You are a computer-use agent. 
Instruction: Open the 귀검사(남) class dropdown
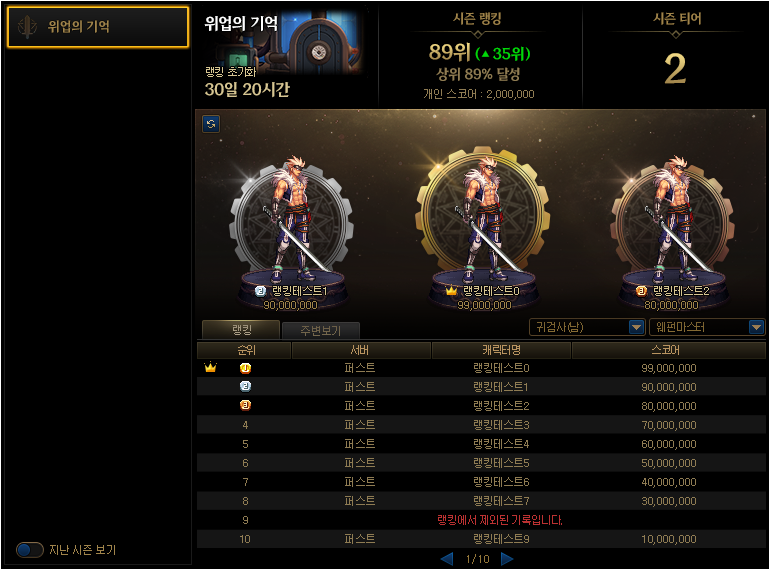[587, 327]
